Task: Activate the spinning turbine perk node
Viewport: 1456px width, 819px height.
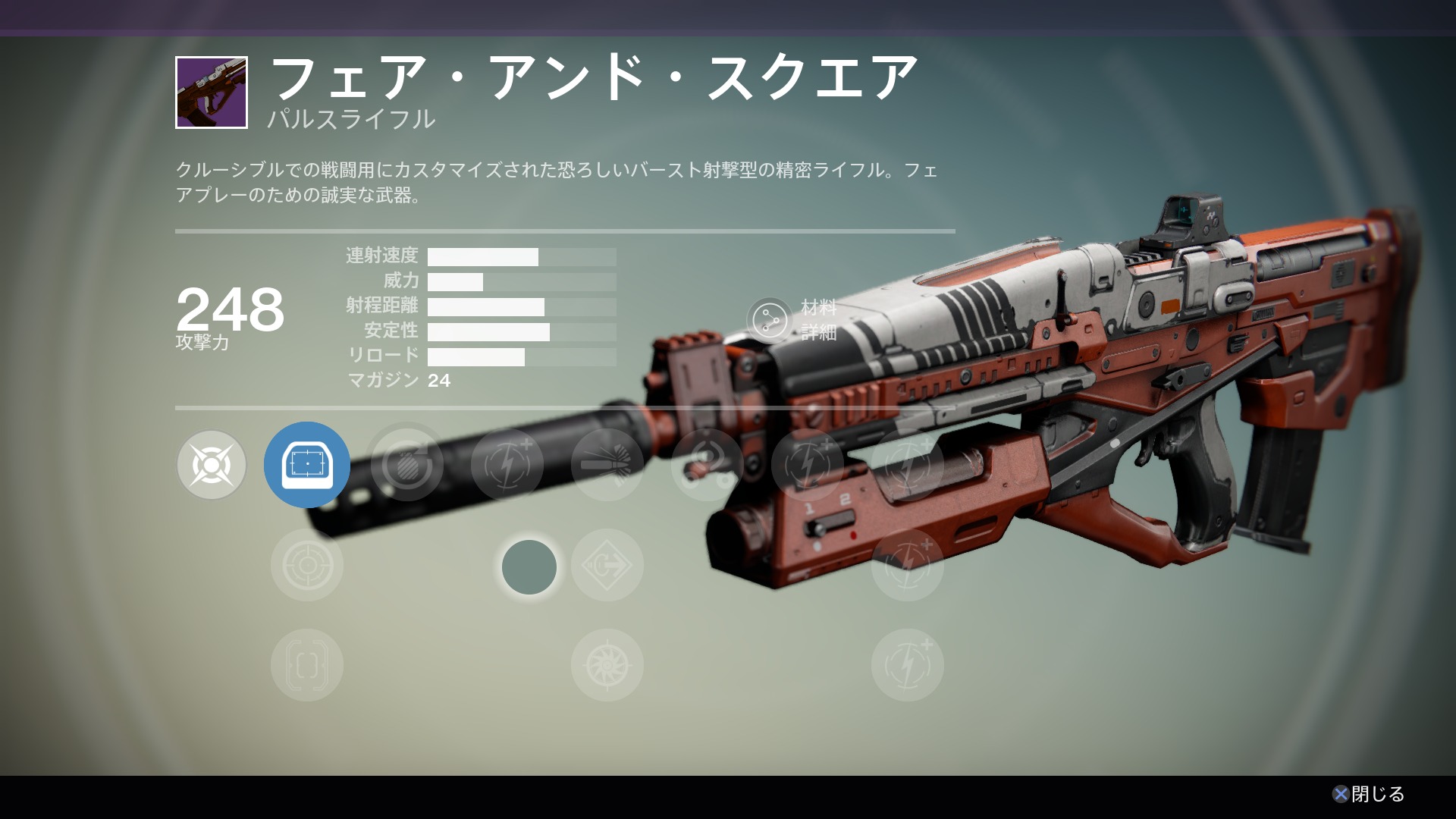Action: click(607, 665)
